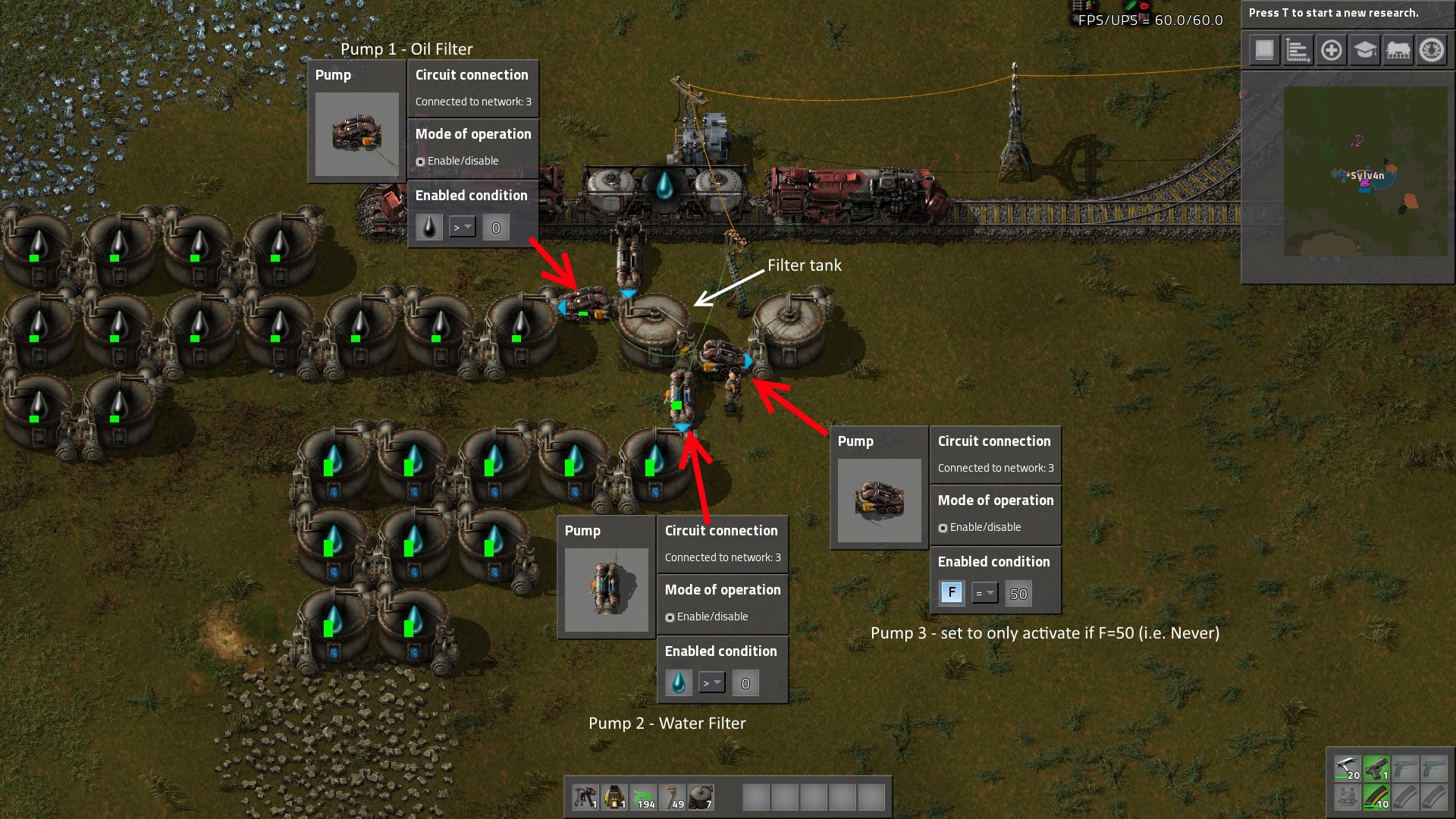Click the ammo magazine slot showing 10

1376,797
